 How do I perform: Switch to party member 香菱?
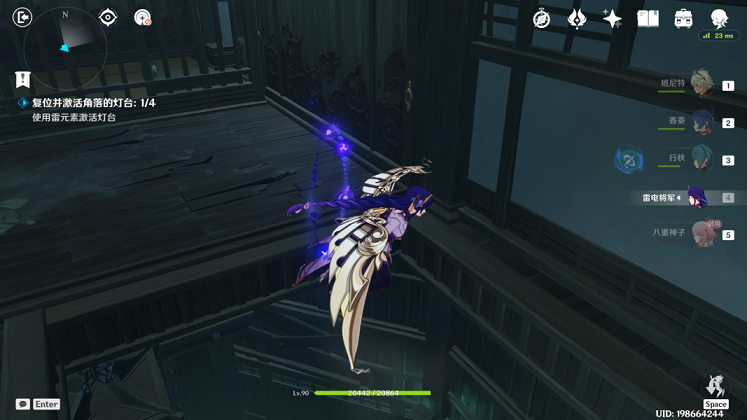pos(702,122)
